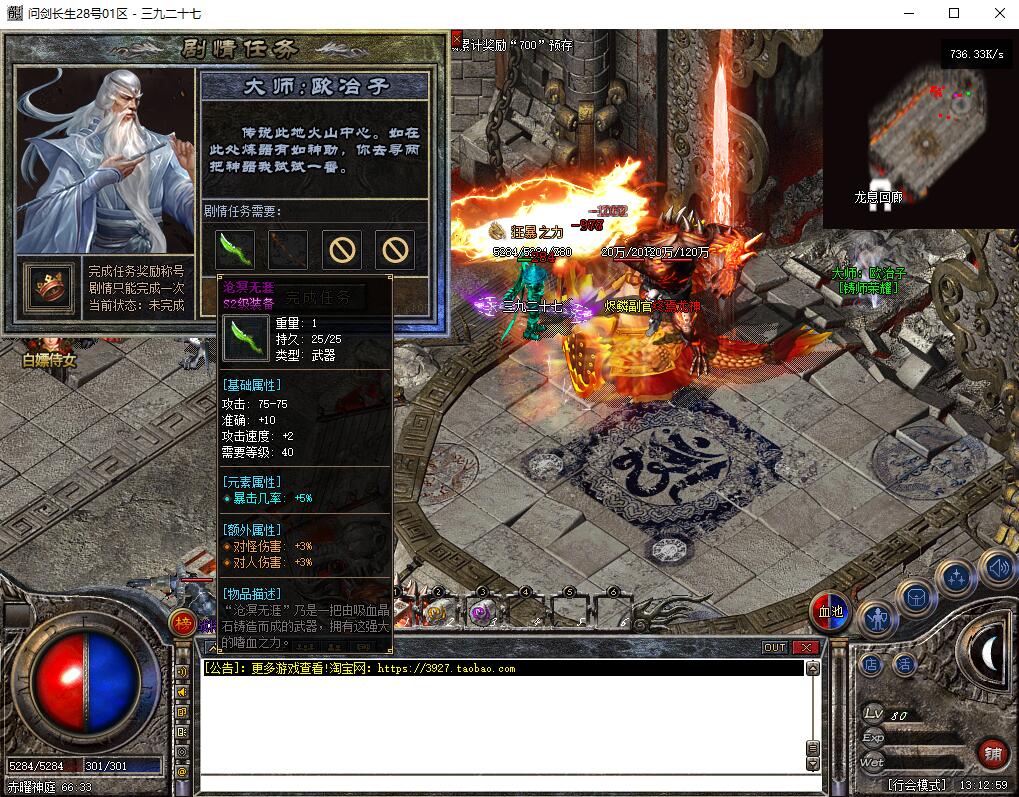Image resolution: width=1019 pixels, height=797 pixels.
Task: Open the 榜 ranking button
Action: (x=183, y=622)
